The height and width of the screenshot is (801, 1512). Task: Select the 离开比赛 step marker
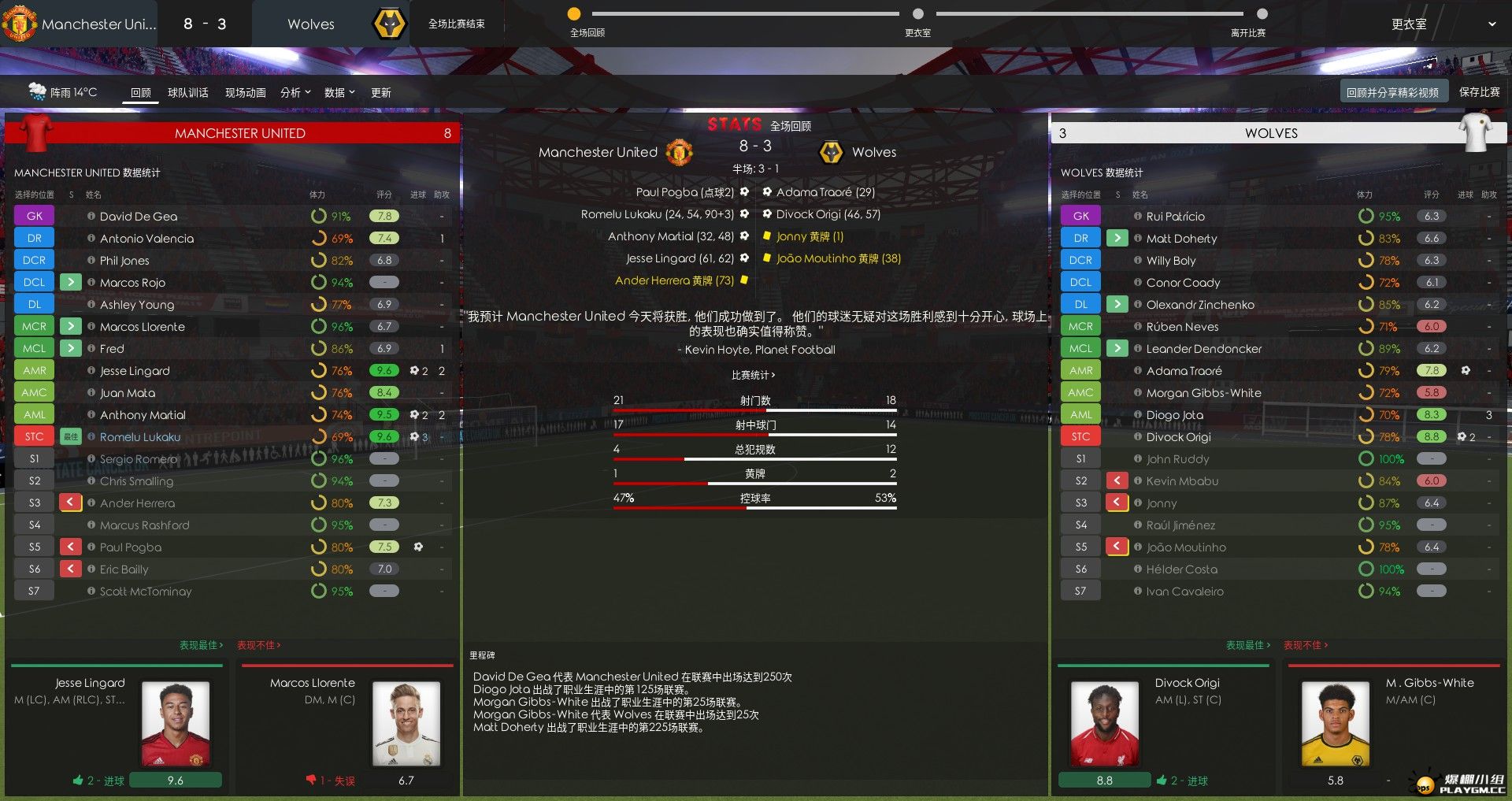tap(1262, 14)
